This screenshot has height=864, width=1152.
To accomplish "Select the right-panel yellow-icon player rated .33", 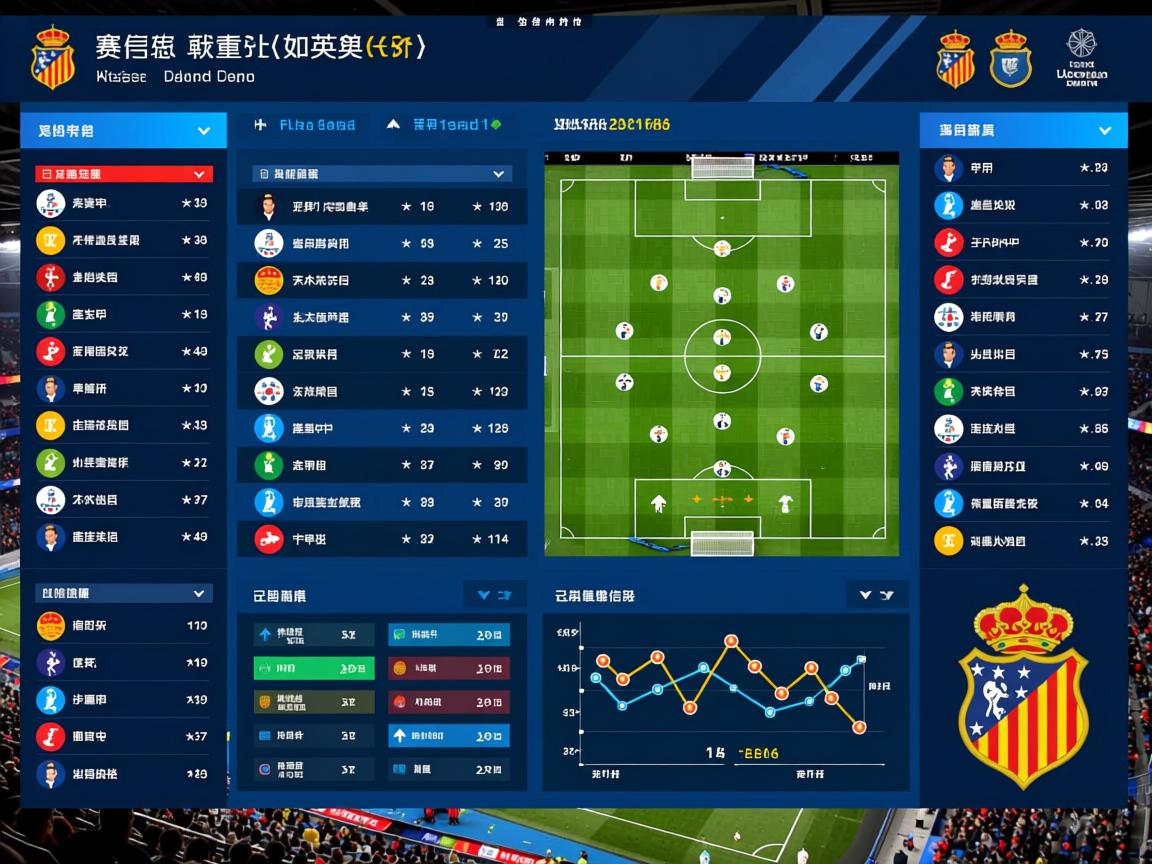I will (x=1022, y=541).
